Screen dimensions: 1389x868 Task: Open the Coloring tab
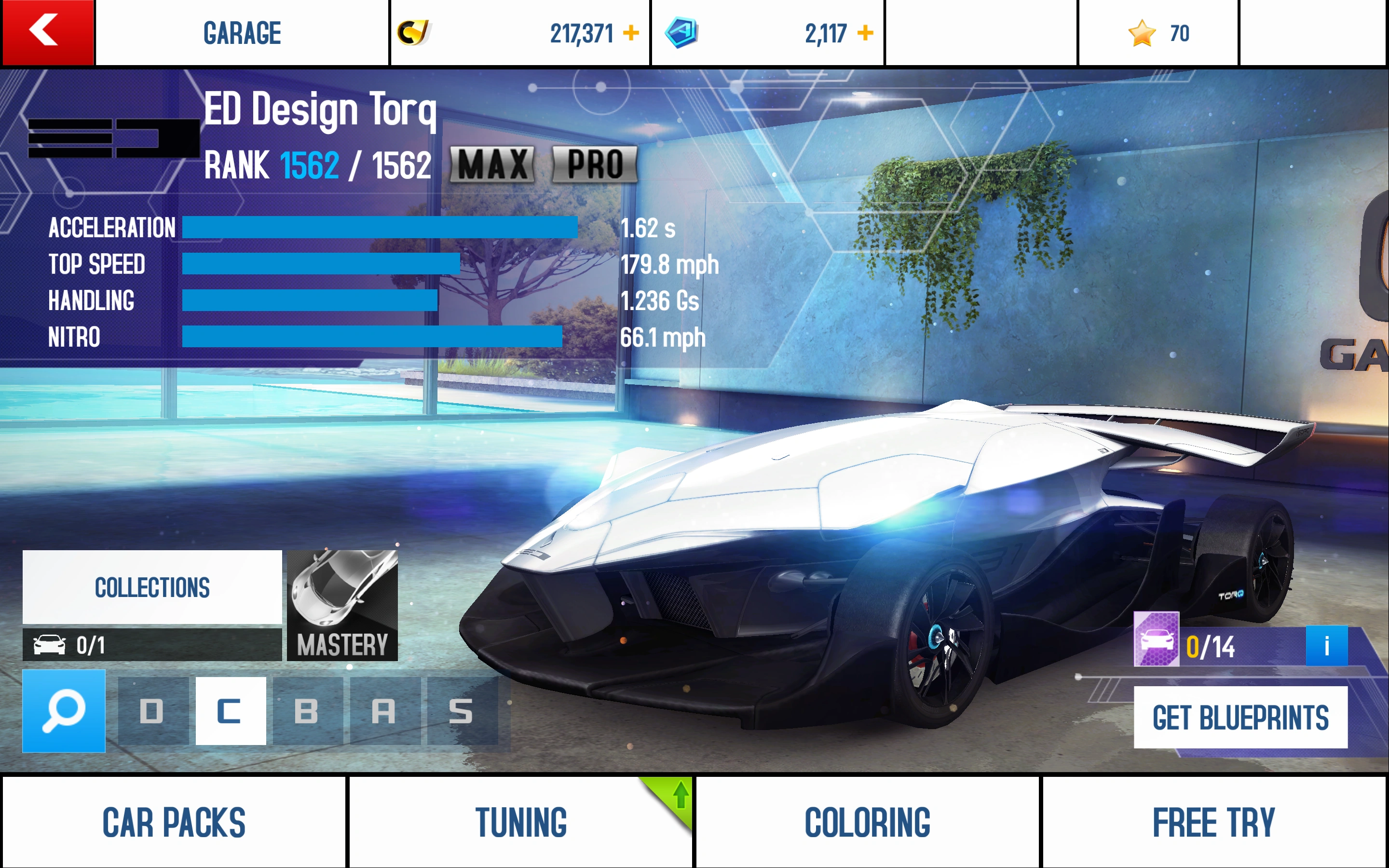pos(868,822)
